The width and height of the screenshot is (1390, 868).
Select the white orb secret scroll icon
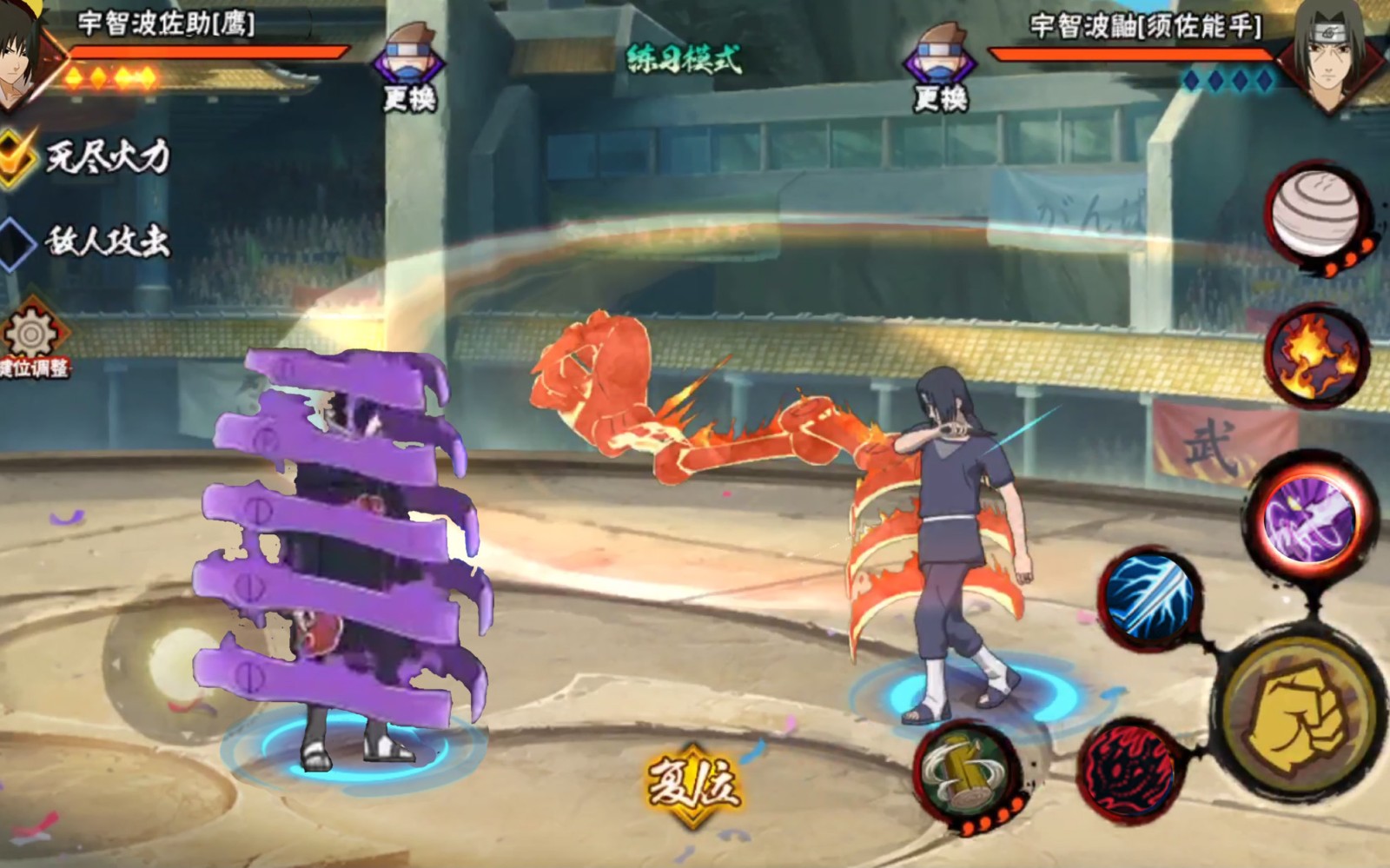click(1315, 214)
